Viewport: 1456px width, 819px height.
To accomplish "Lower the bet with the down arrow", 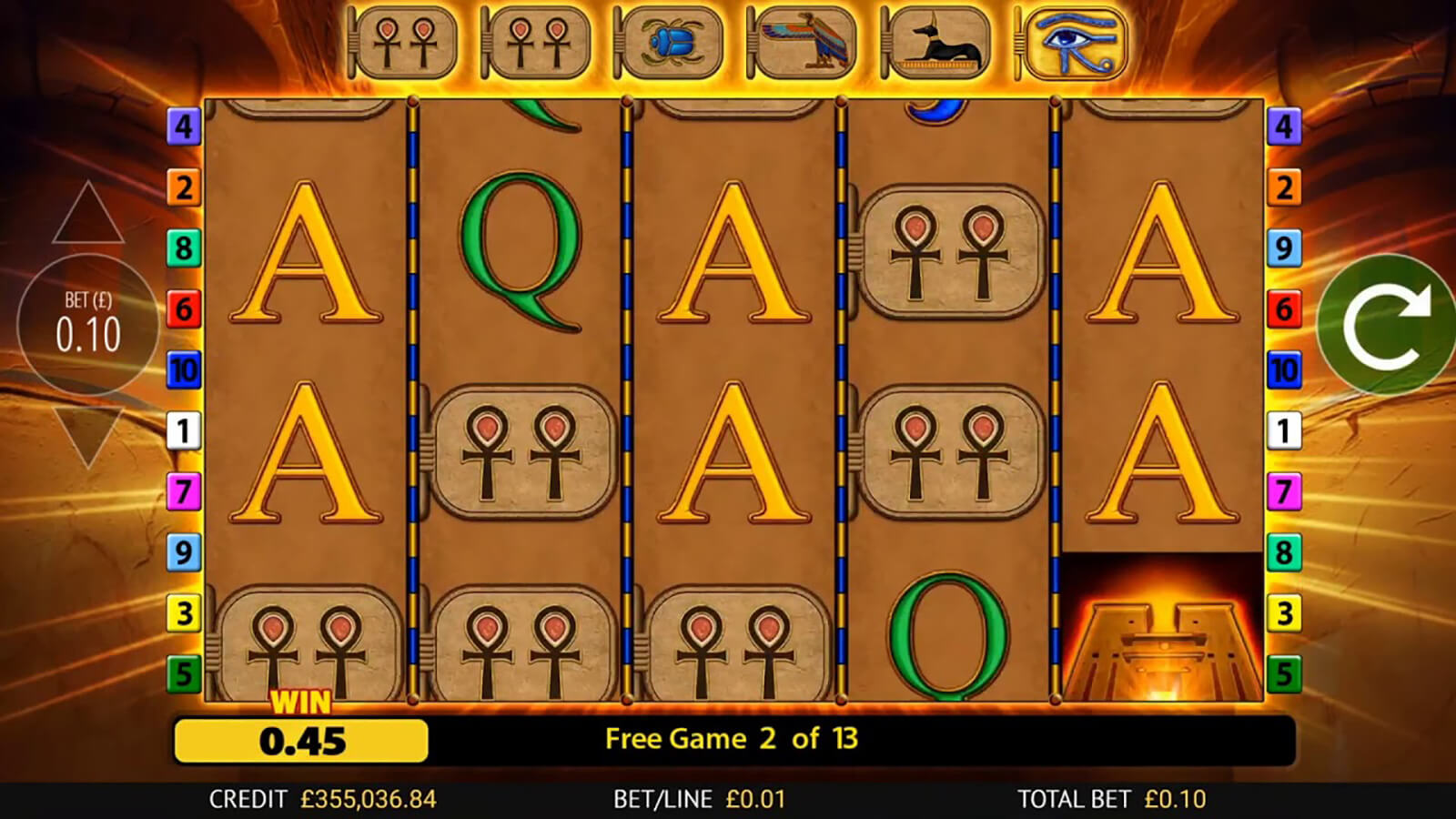I will pyautogui.click(x=88, y=435).
